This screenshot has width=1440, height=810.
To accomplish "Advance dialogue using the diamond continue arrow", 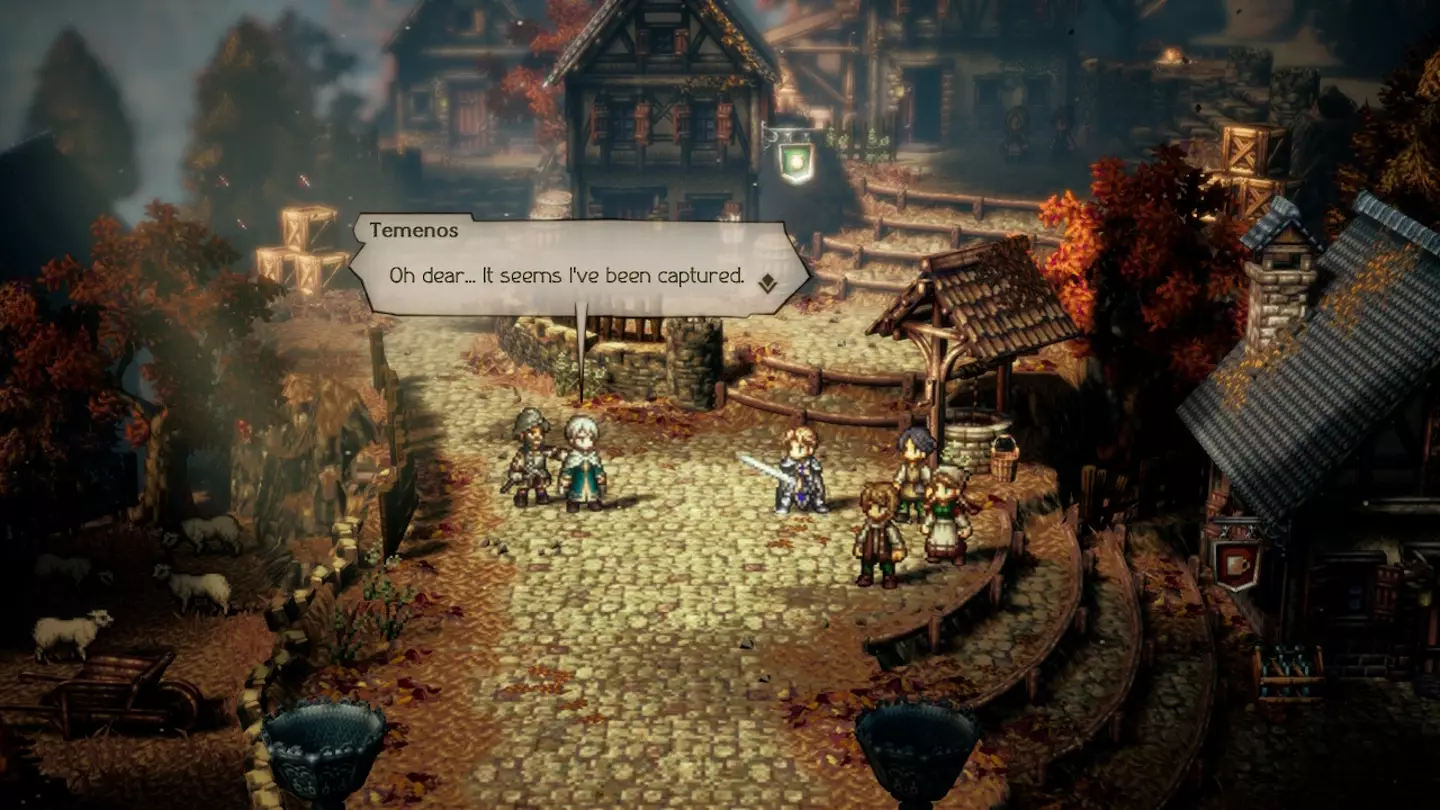I will pyautogui.click(x=767, y=282).
